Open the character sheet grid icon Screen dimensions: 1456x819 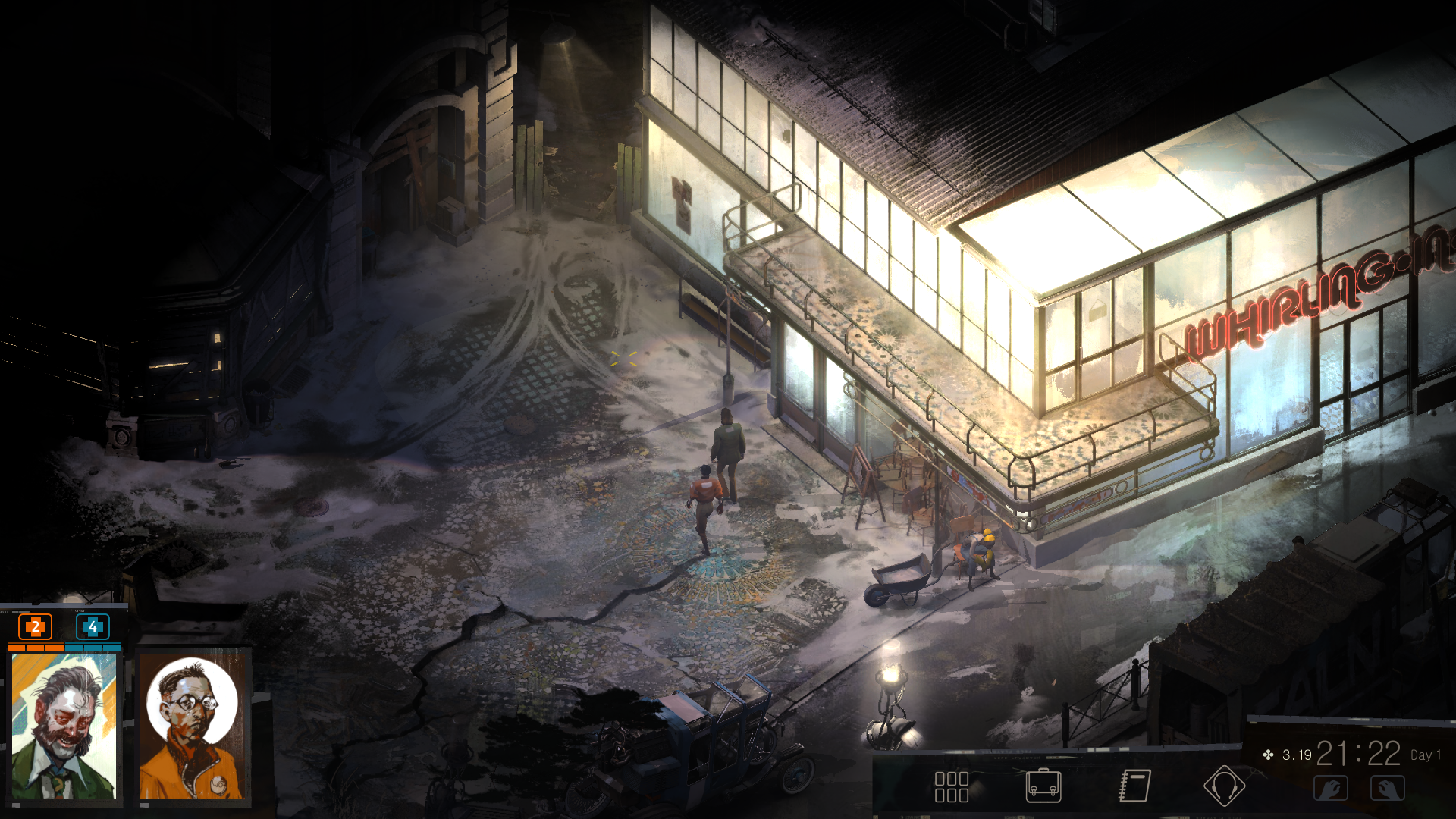(951, 786)
